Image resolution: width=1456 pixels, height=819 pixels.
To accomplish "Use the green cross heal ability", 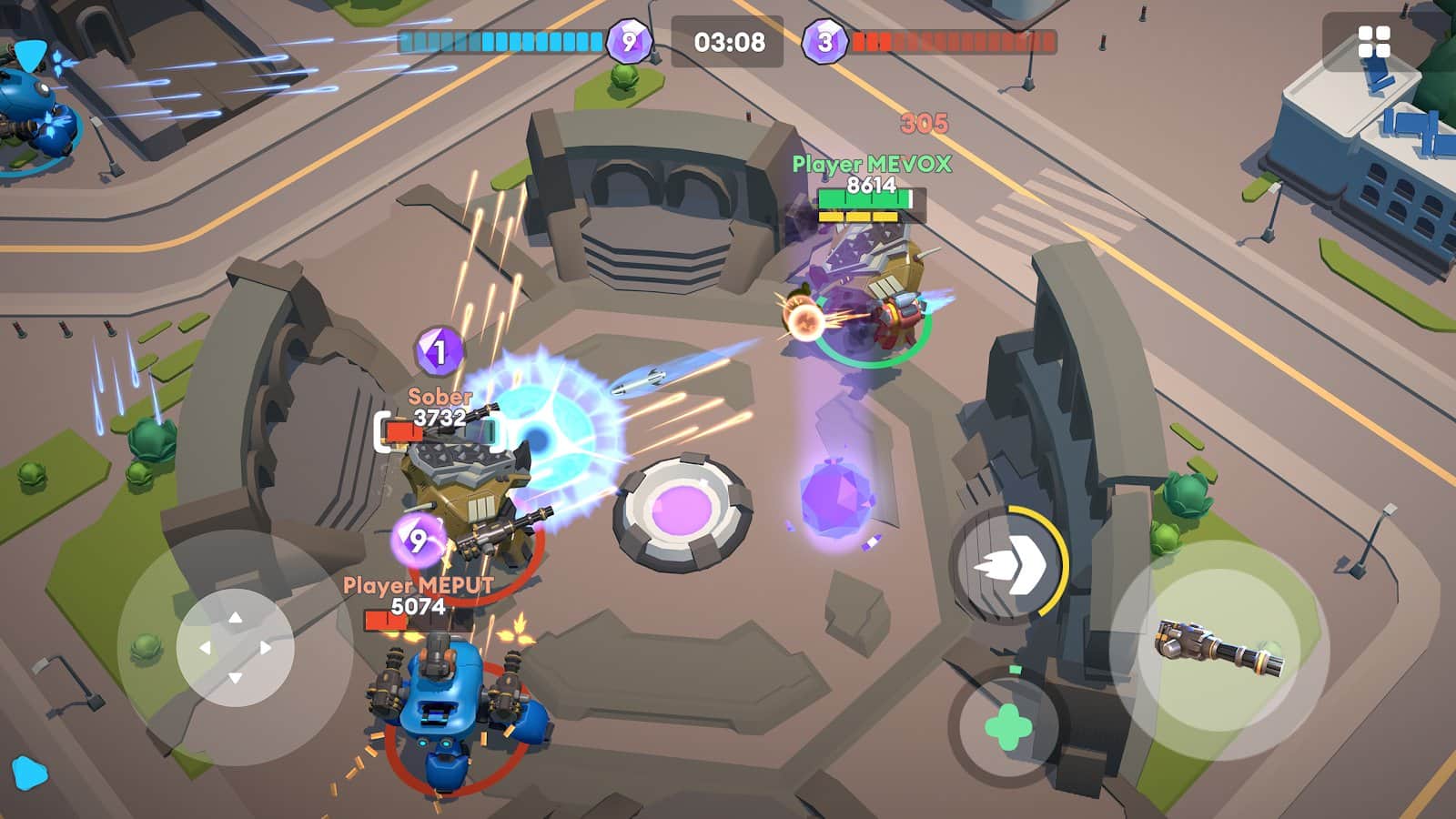I will pos(1008,727).
